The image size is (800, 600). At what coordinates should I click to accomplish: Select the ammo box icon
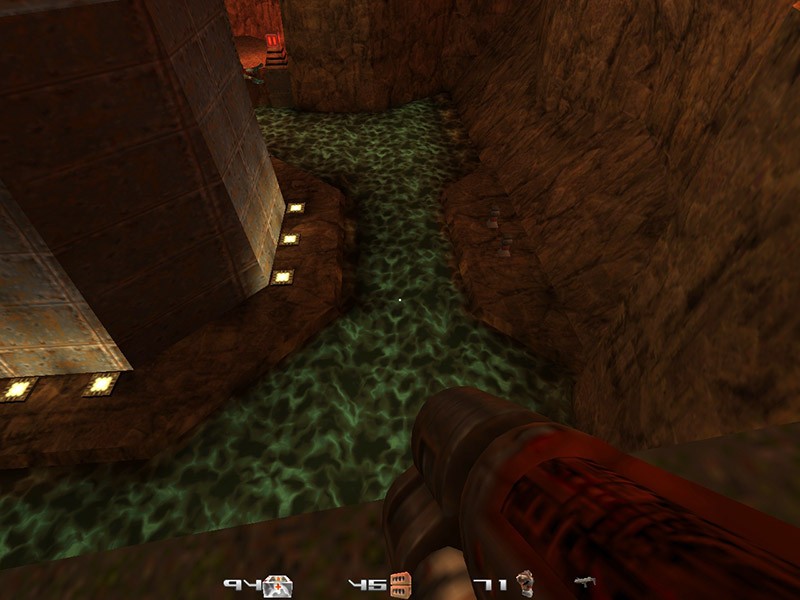point(401,584)
